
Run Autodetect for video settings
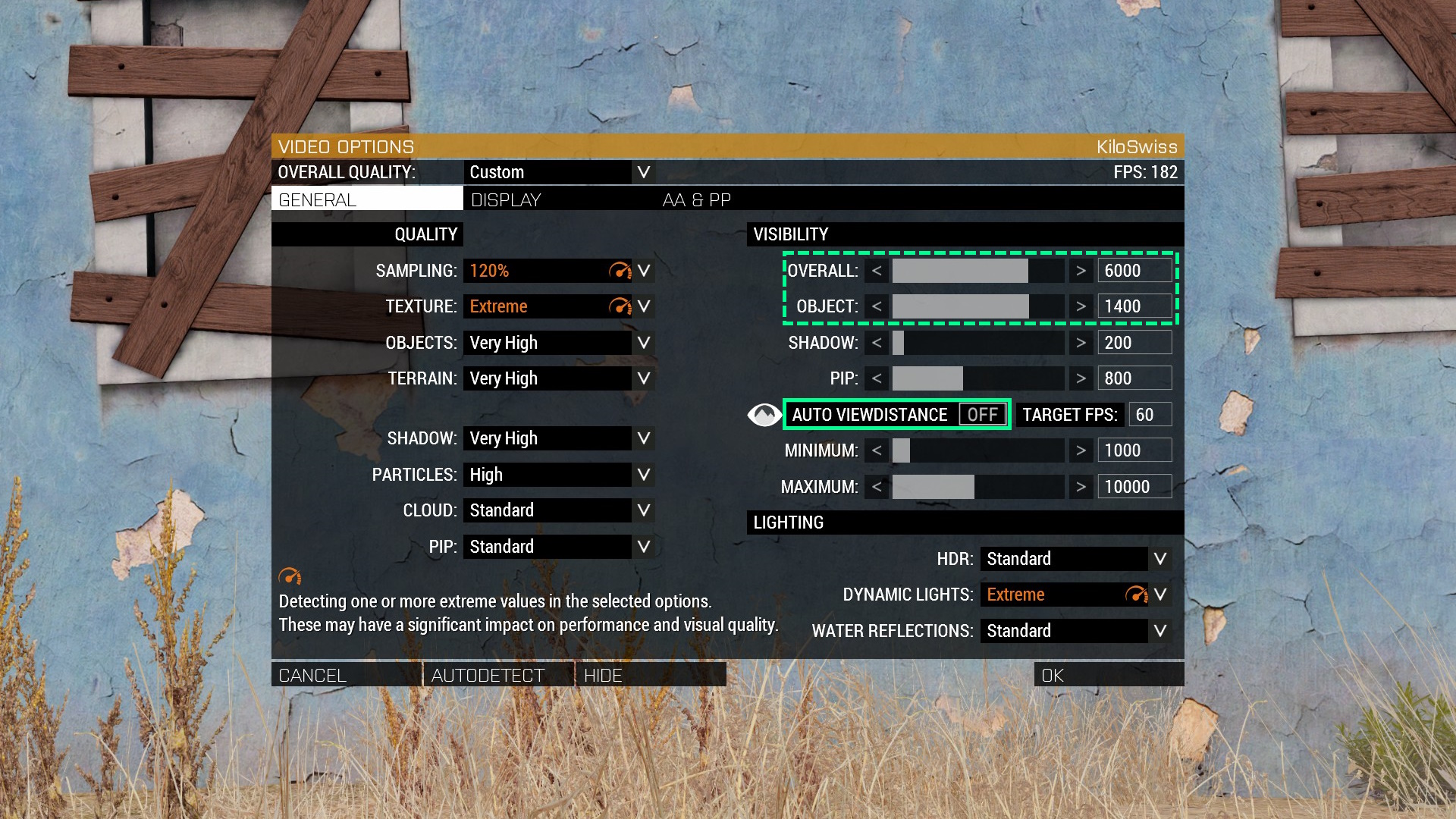[x=497, y=675]
